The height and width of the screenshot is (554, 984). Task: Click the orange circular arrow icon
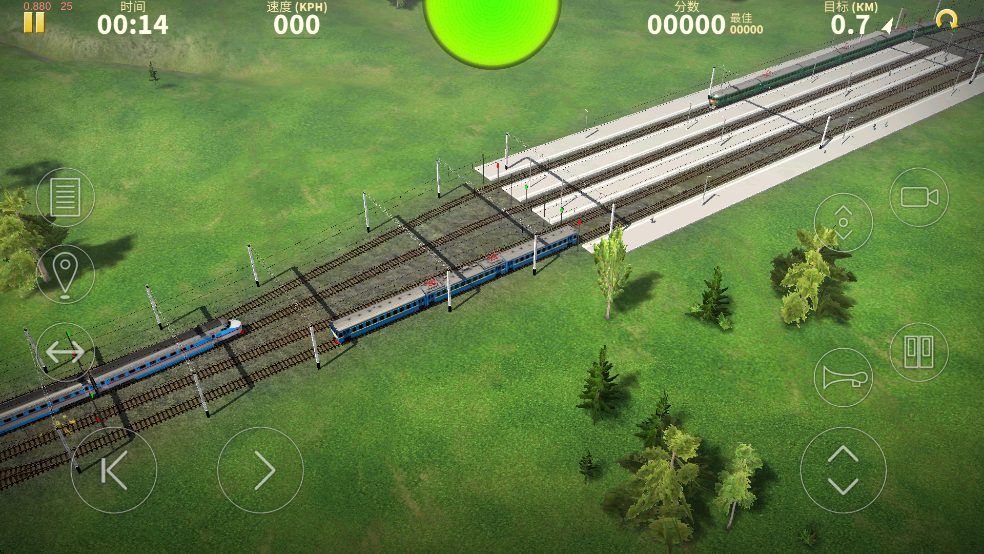click(x=946, y=19)
